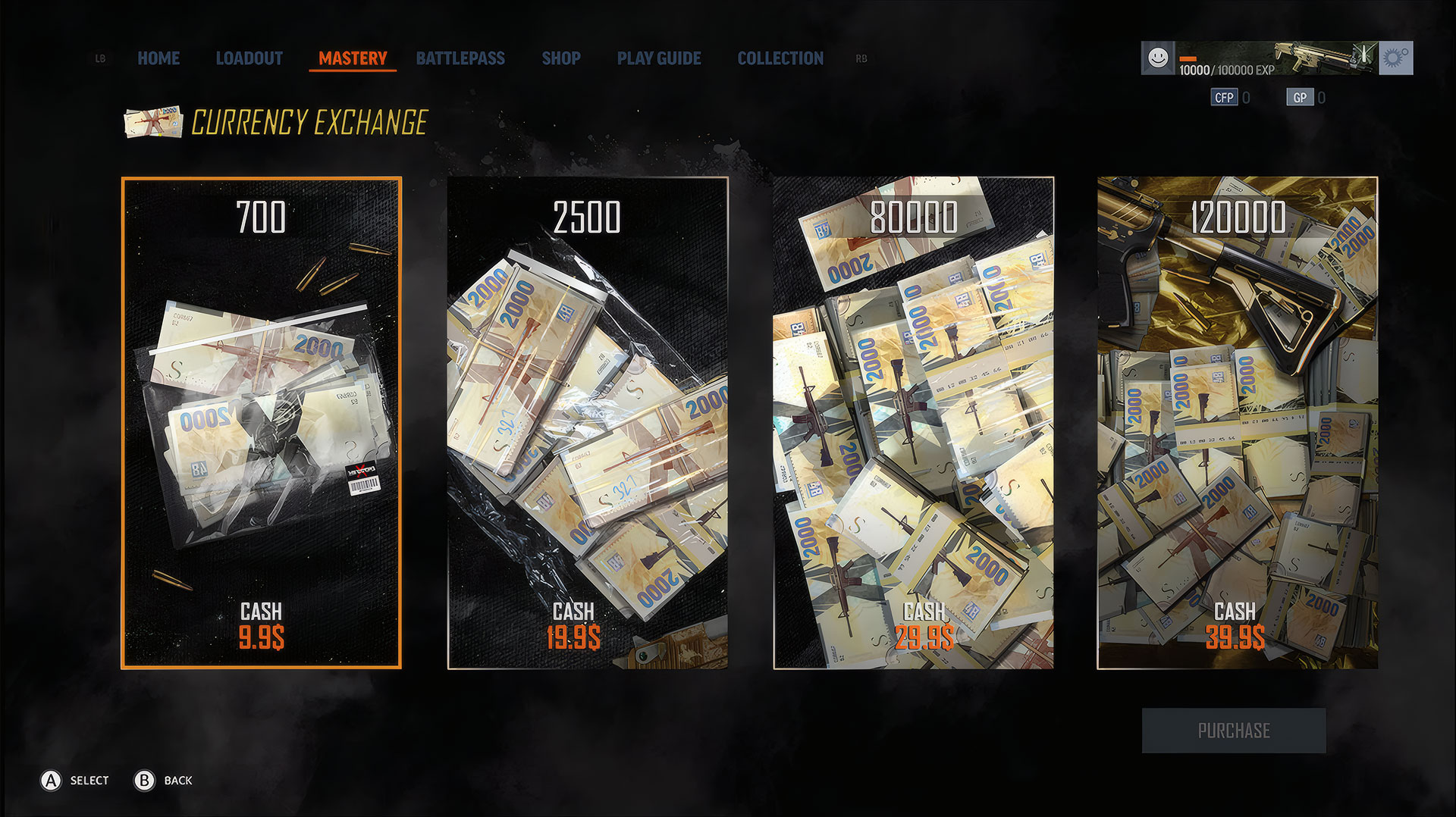Show the Play Guide tab
The height and width of the screenshot is (817, 1456).
[x=659, y=58]
